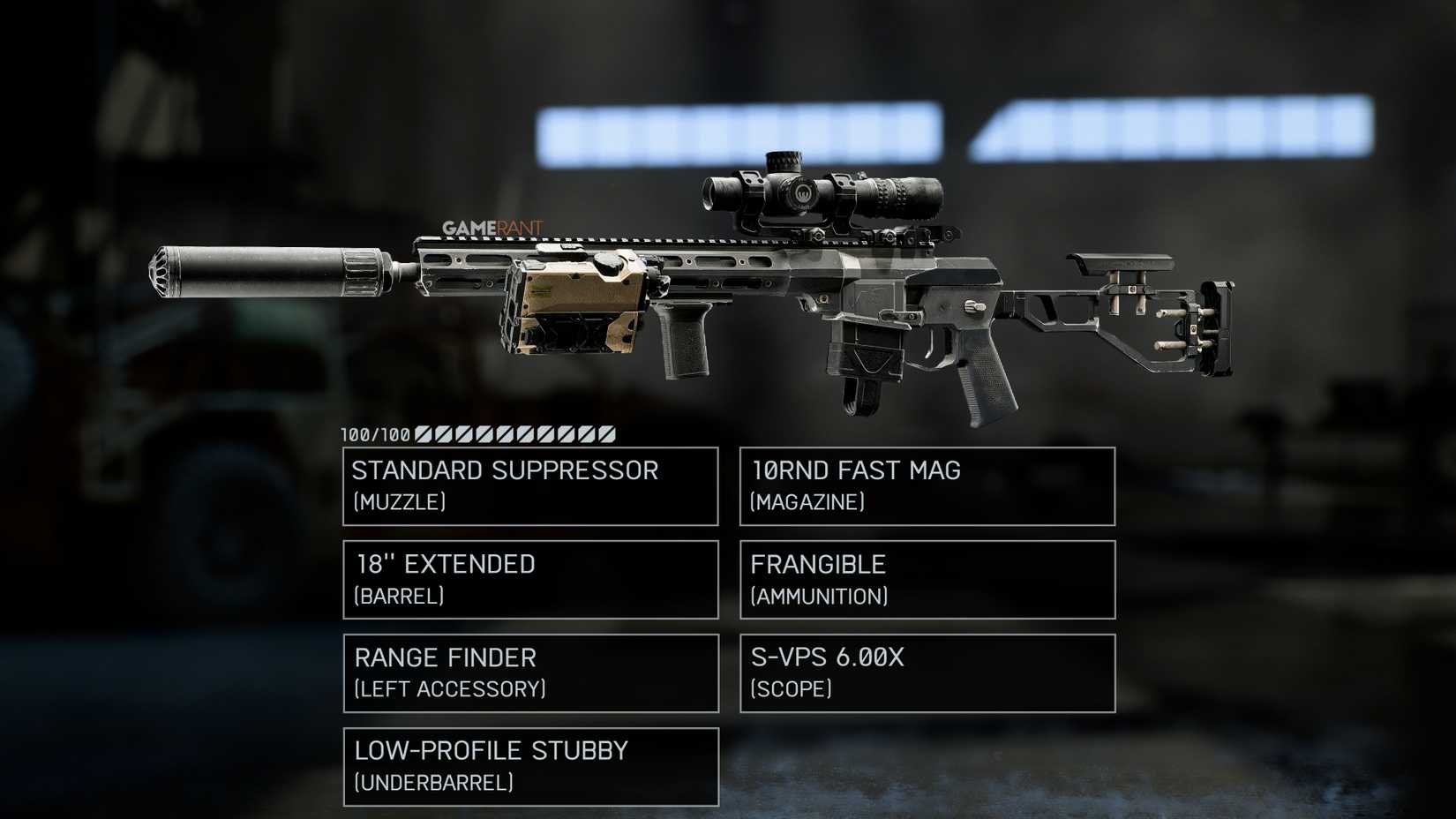1456x819 pixels.
Task: Open the Range Finder left accessory slot
Action: [x=529, y=672]
